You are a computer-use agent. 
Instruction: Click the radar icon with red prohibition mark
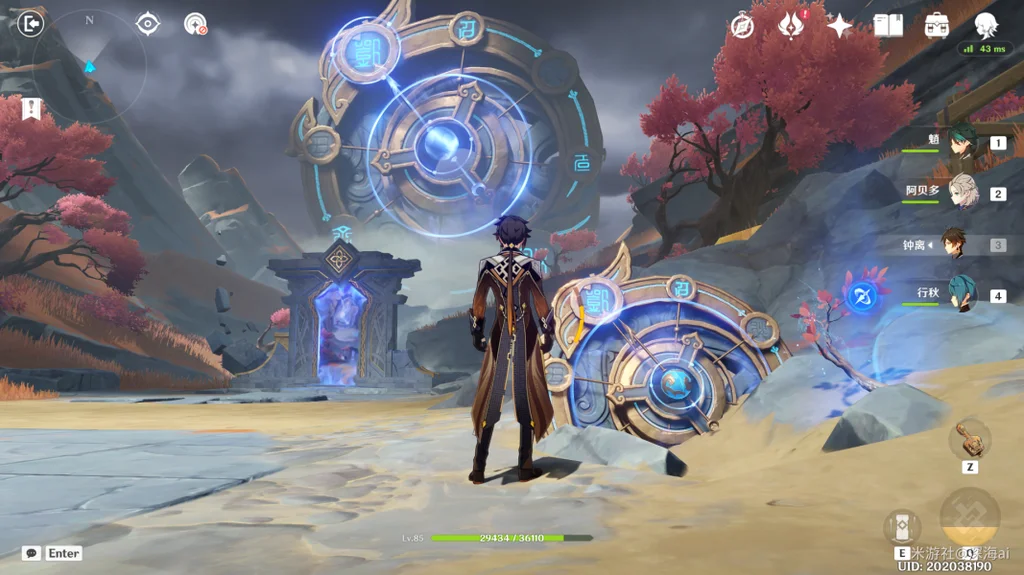[x=195, y=24]
